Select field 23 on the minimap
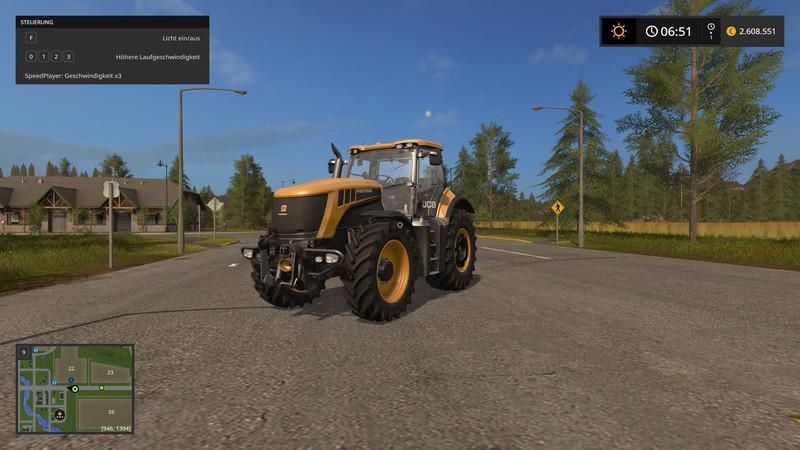Screen dimensions: 800x450 coord(110,372)
